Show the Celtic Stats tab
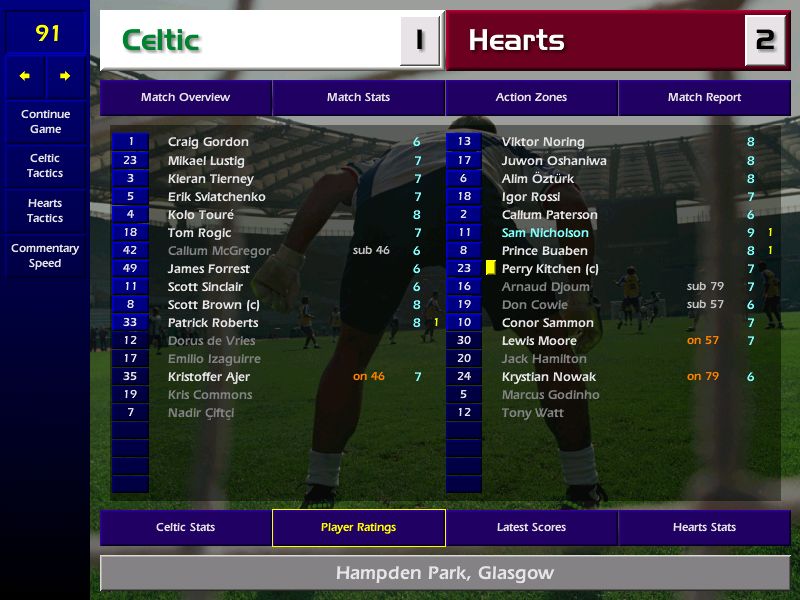 coord(185,528)
